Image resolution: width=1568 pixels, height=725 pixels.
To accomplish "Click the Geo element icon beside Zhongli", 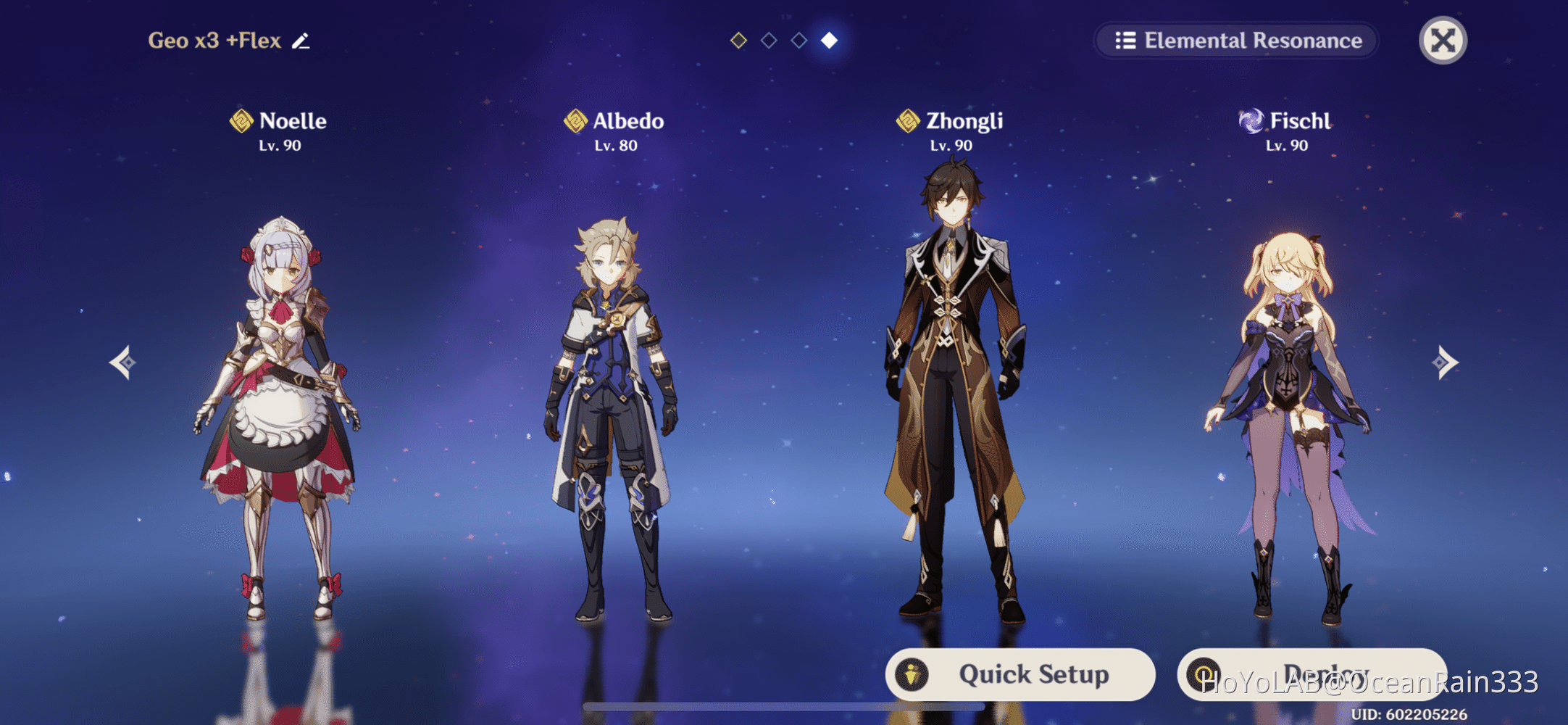I will coord(907,120).
